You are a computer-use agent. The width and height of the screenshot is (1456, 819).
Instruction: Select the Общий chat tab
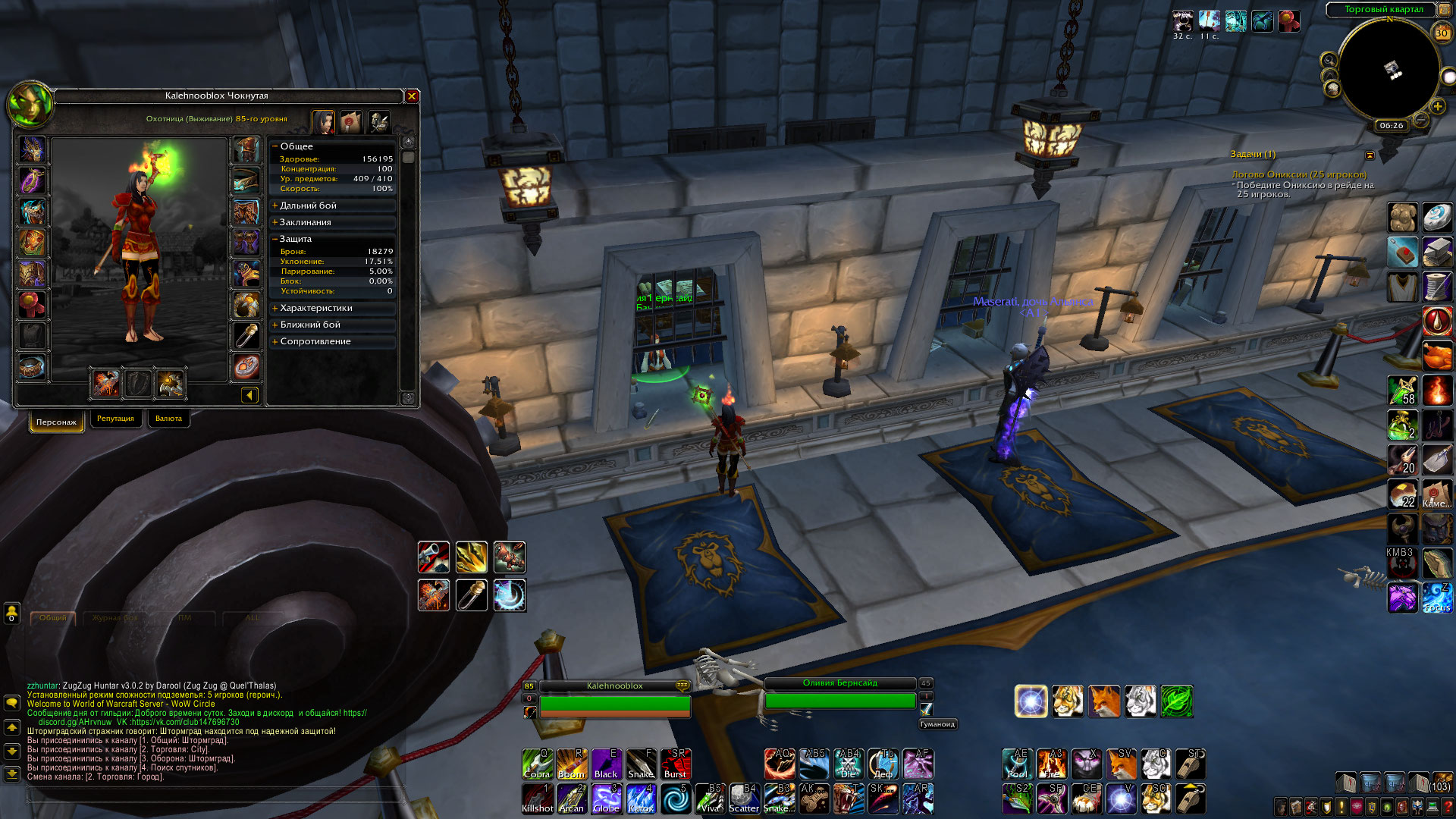pyautogui.click(x=53, y=618)
